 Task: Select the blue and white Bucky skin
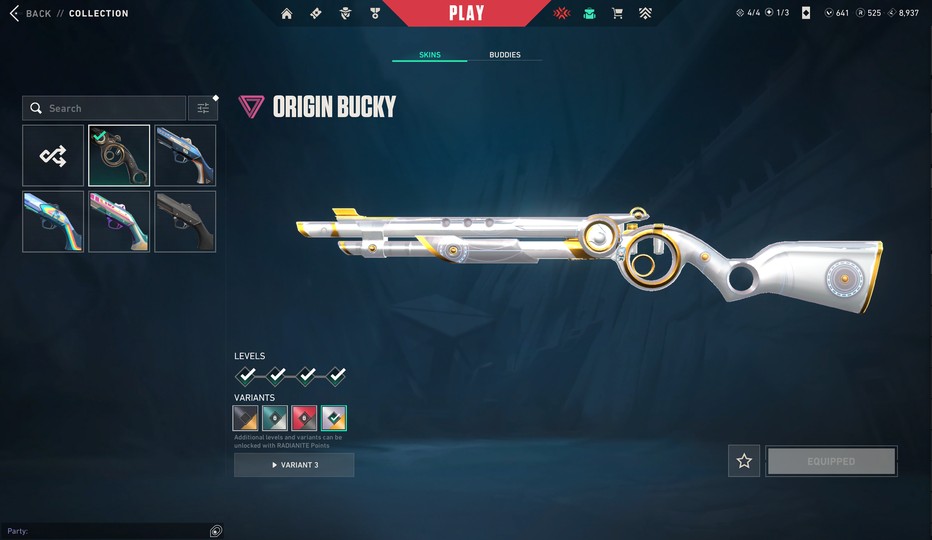(x=185, y=155)
